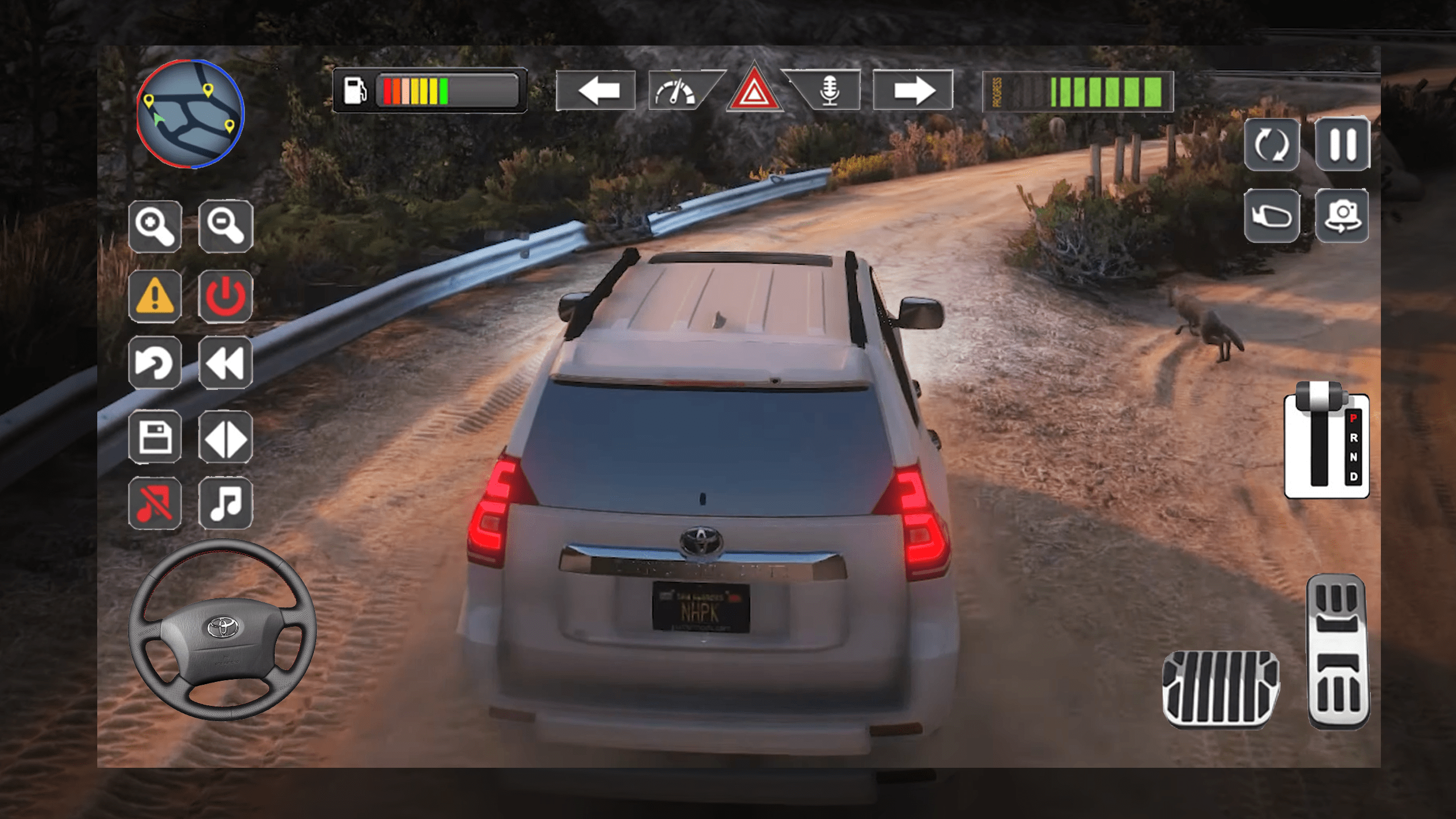Click the zoom-in magnifier button
The height and width of the screenshot is (819, 1456).
pos(155,226)
